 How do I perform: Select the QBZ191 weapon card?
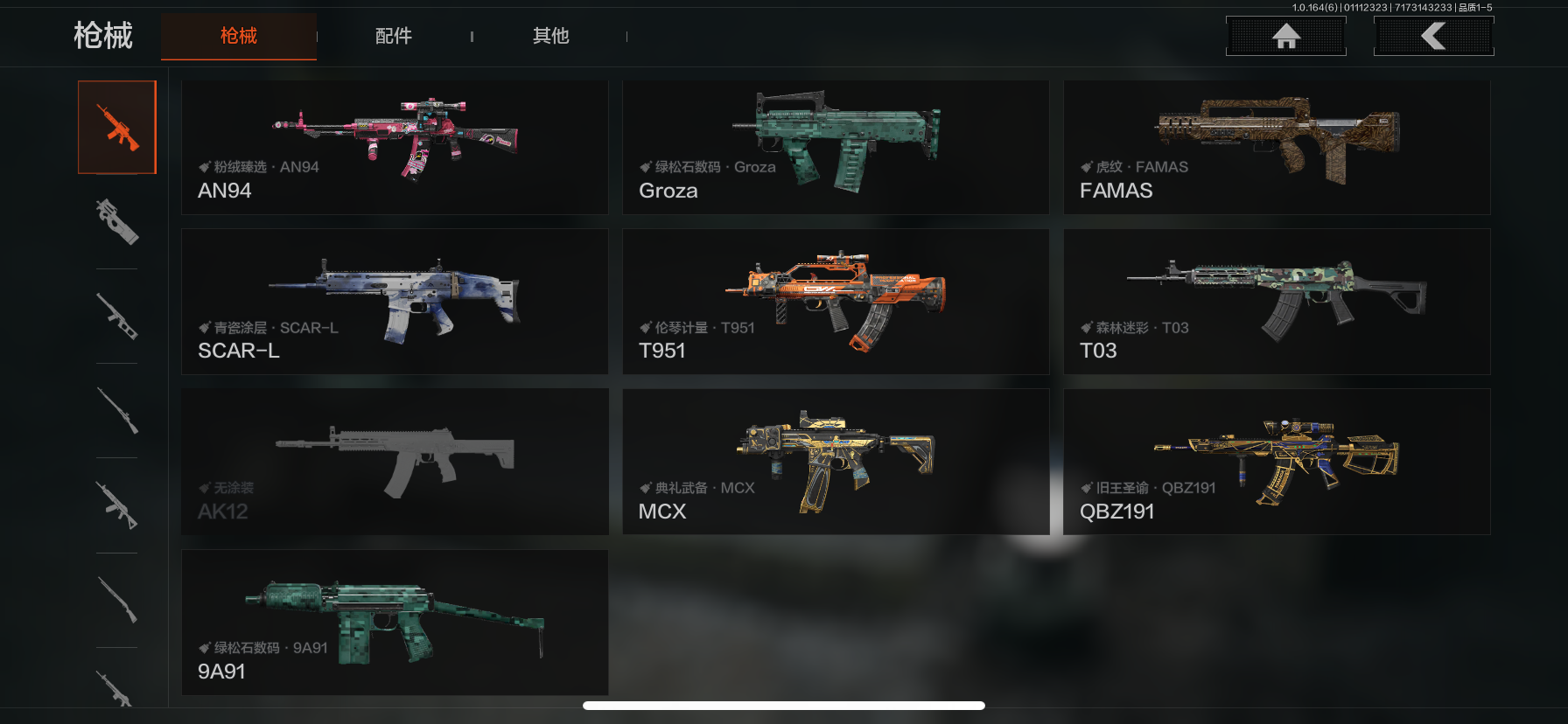point(1277,462)
